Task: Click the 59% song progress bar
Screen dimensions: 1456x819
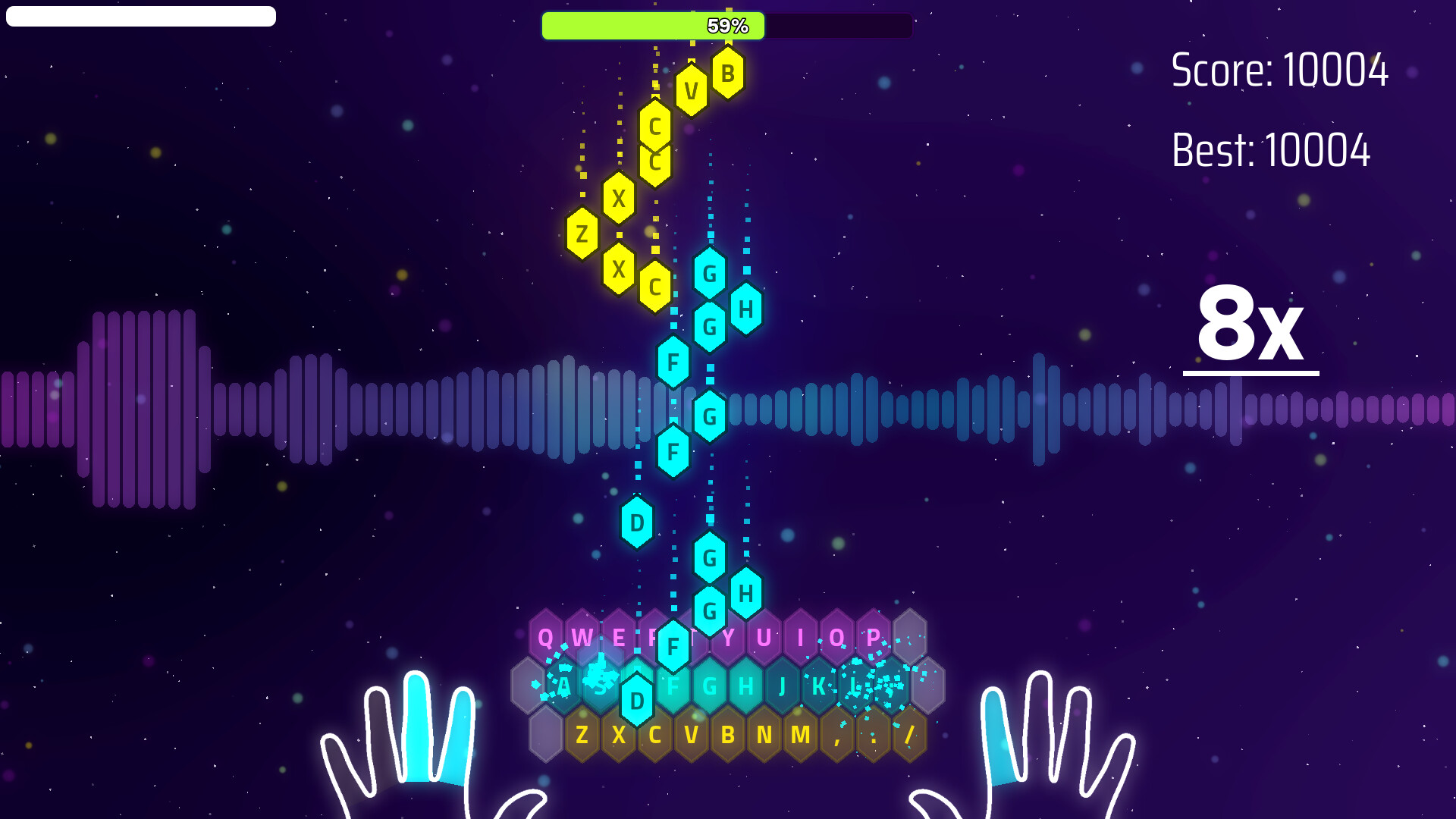Action: click(726, 25)
